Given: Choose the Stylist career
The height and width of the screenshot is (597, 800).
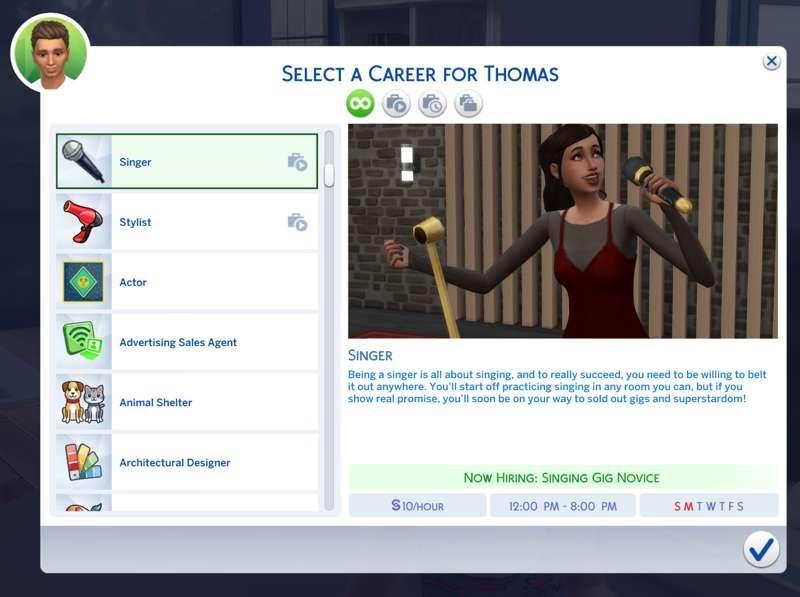Looking at the screenshot, I should click(187, 222).
